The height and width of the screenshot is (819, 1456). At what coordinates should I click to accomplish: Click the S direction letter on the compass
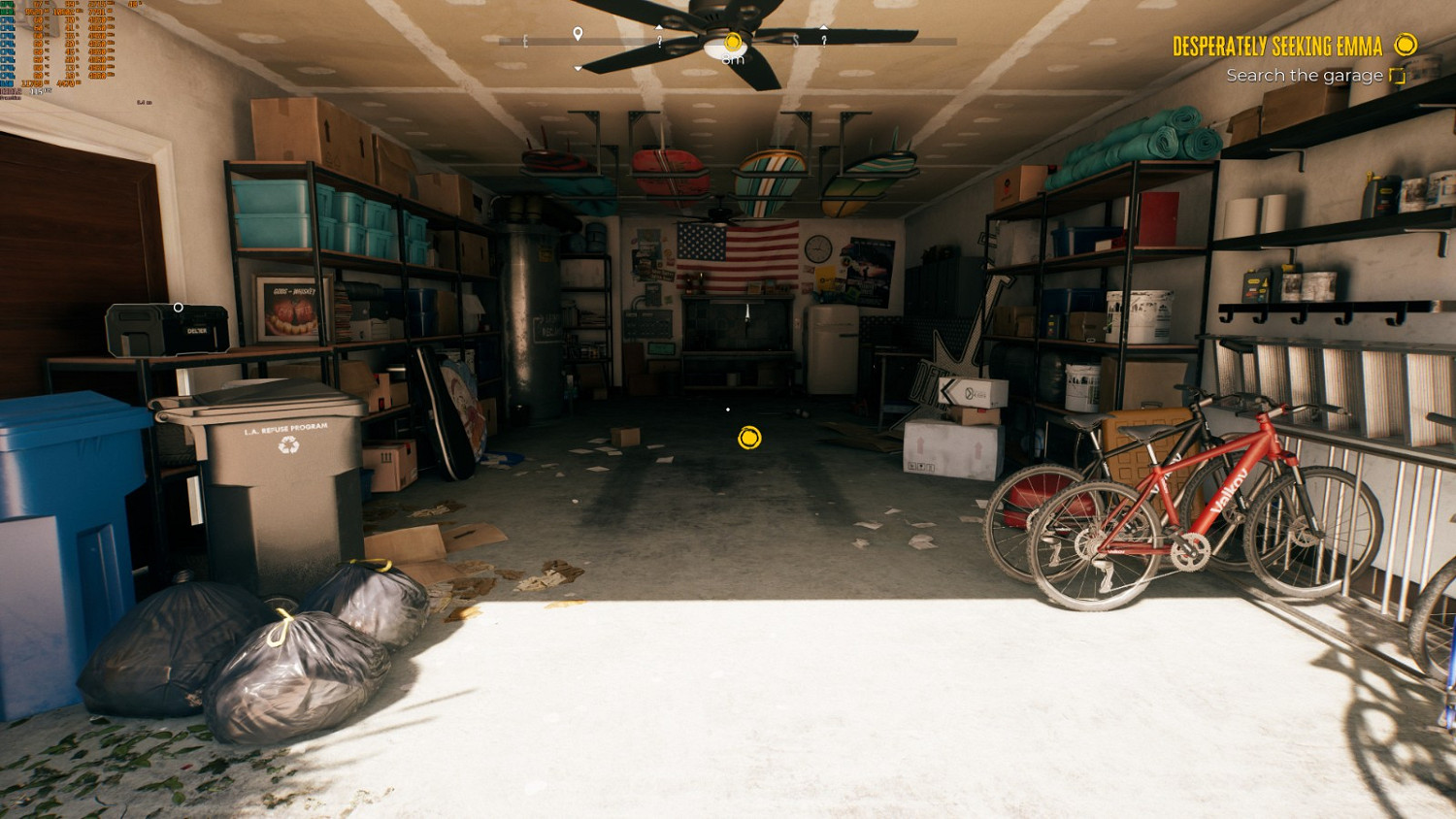(796, 41)
